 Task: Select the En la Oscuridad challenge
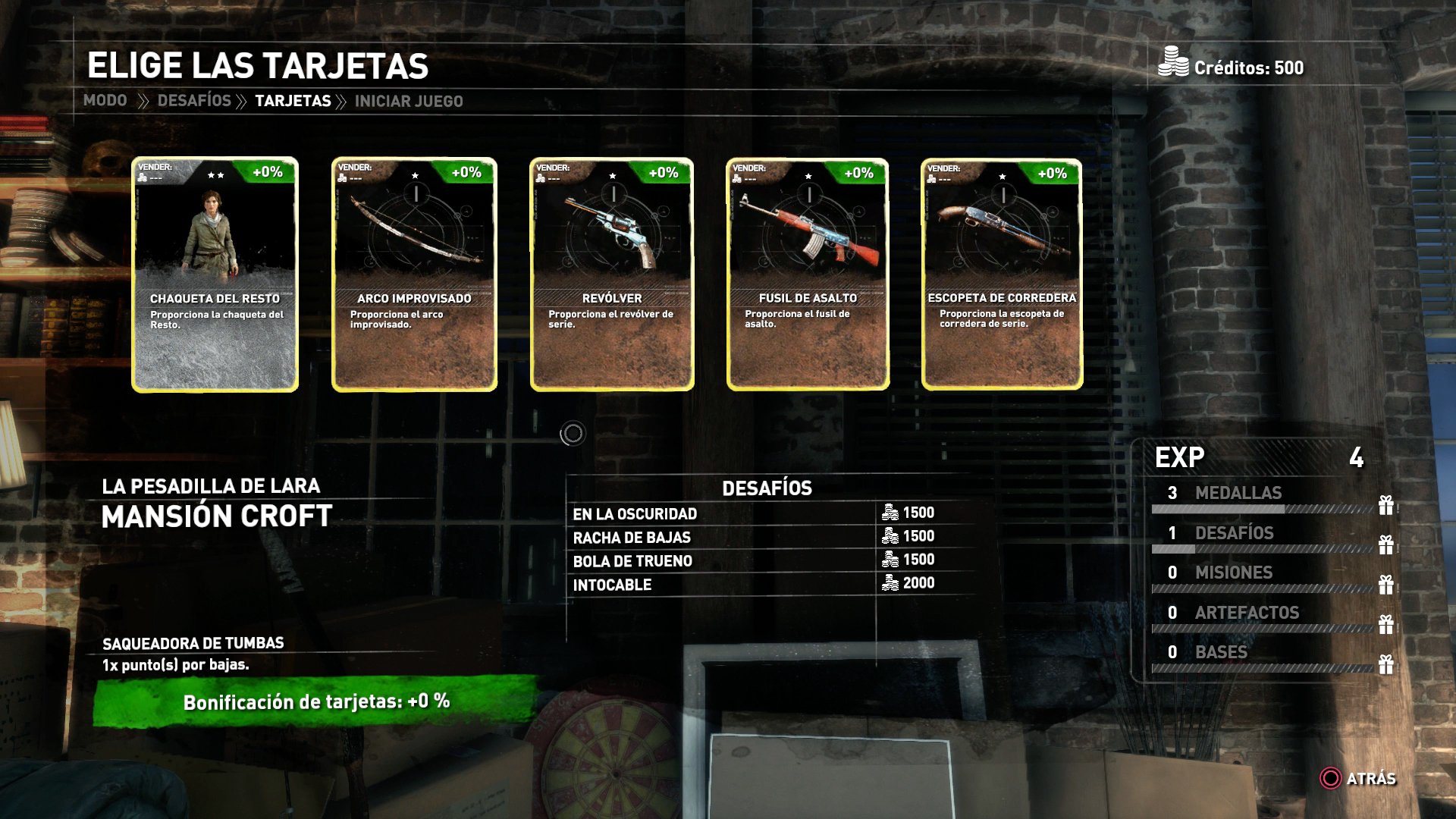point(635,514)
